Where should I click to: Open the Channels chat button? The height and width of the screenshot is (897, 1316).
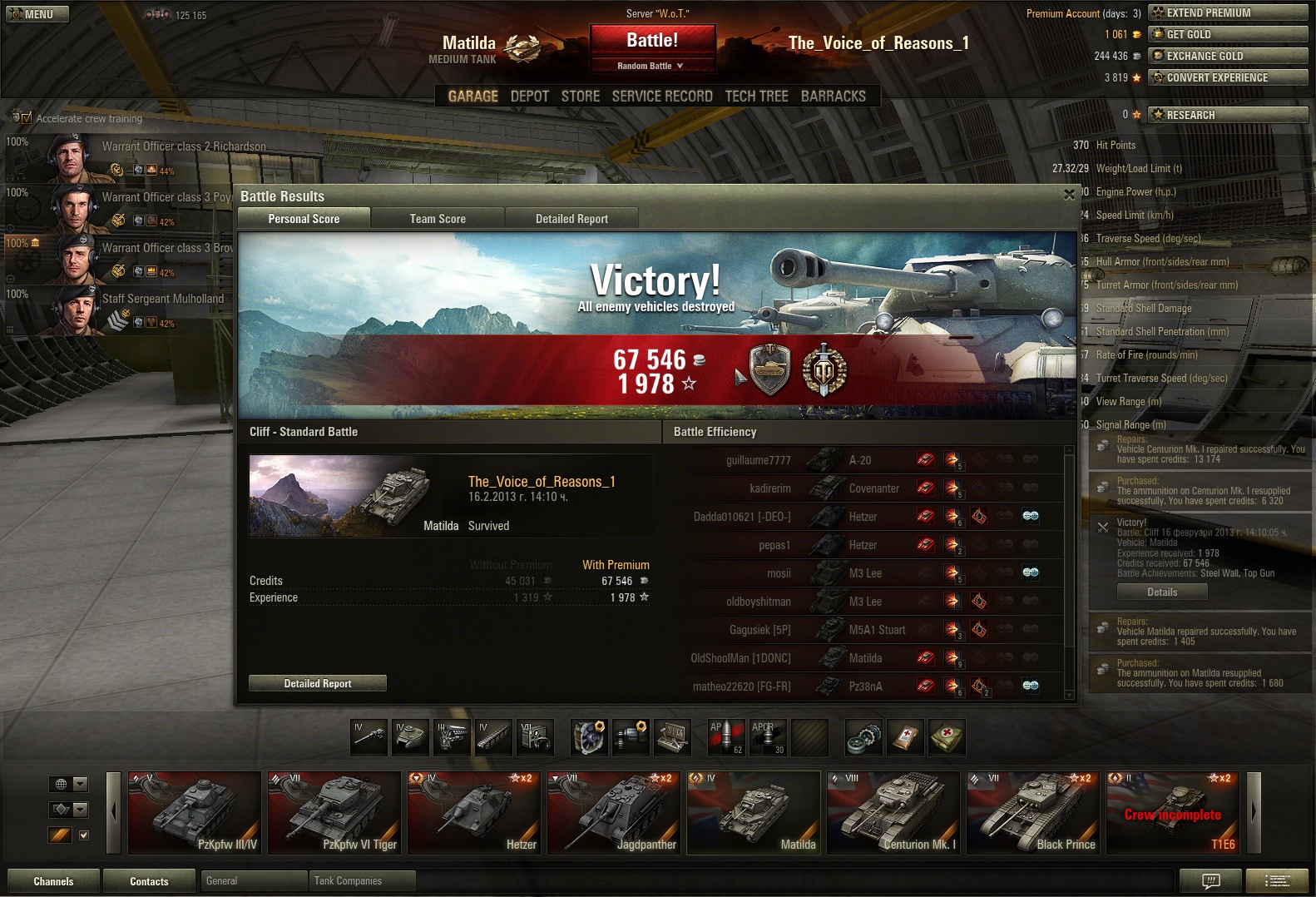pos(53,881)
